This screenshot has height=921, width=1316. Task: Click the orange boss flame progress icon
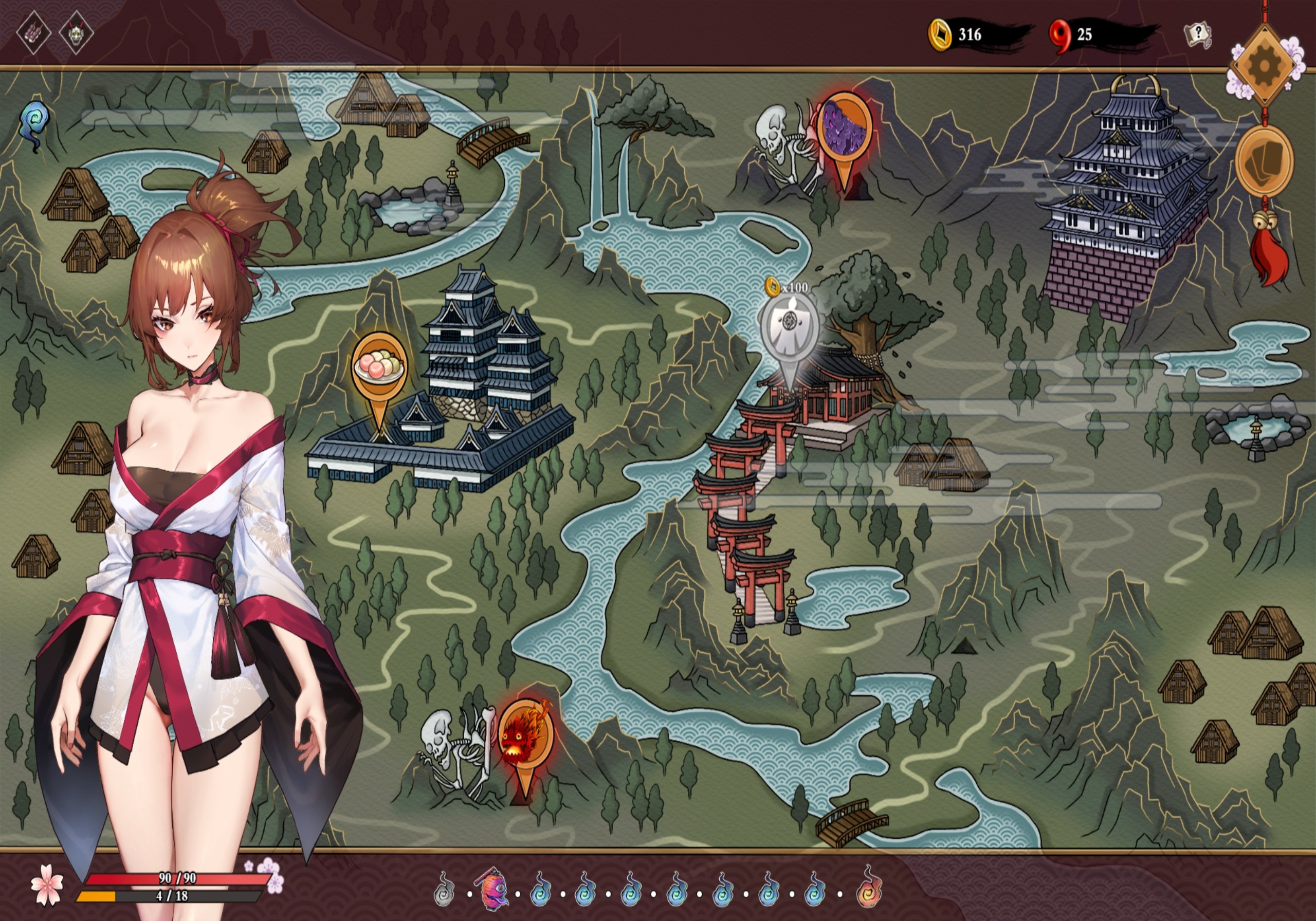tap(869, 889)
